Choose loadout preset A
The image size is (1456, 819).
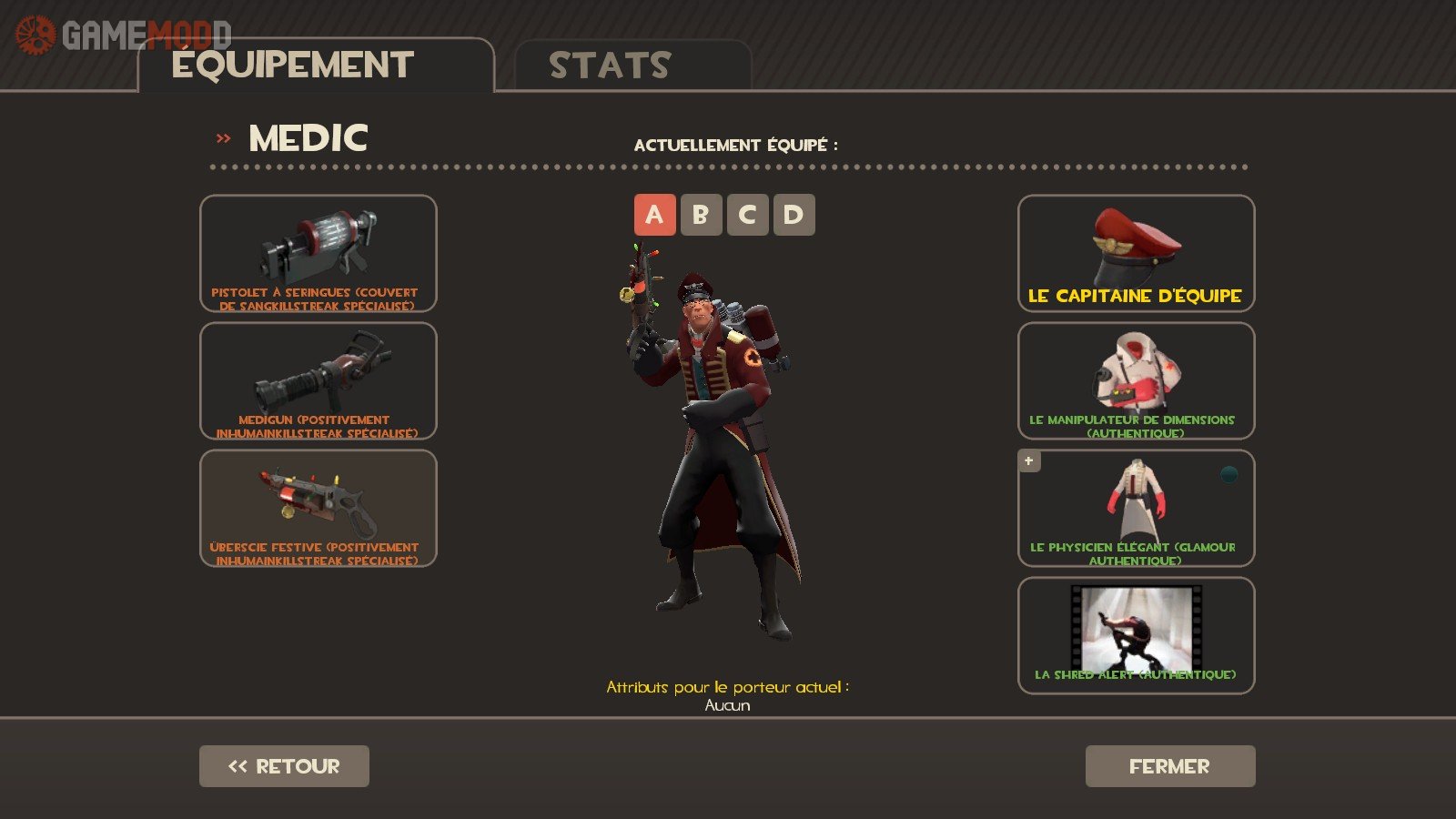[x=654, y=215]
